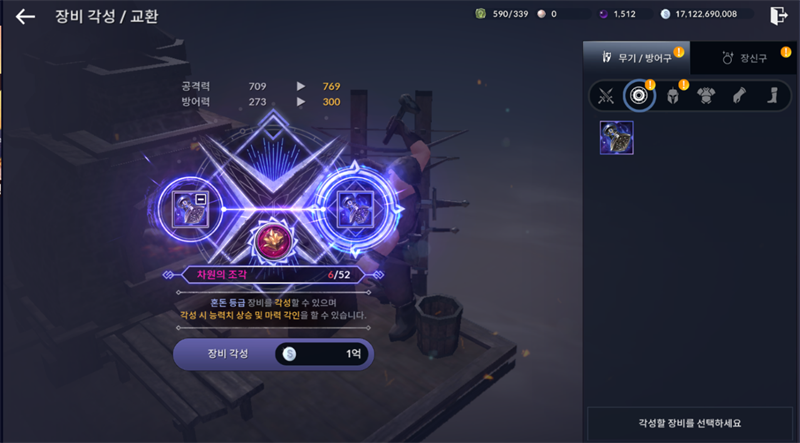
Task: Click the 장비 각성 awaken button
Action: pyautogui.click(x=272, y=354)
